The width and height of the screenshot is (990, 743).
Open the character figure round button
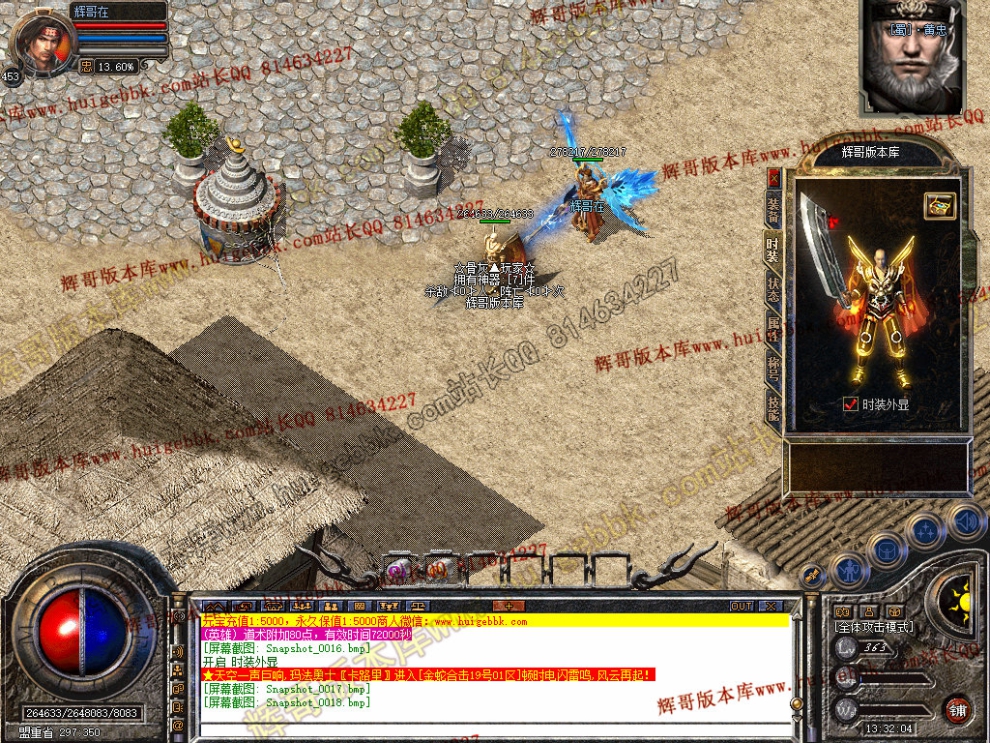[x=849, y=571]
